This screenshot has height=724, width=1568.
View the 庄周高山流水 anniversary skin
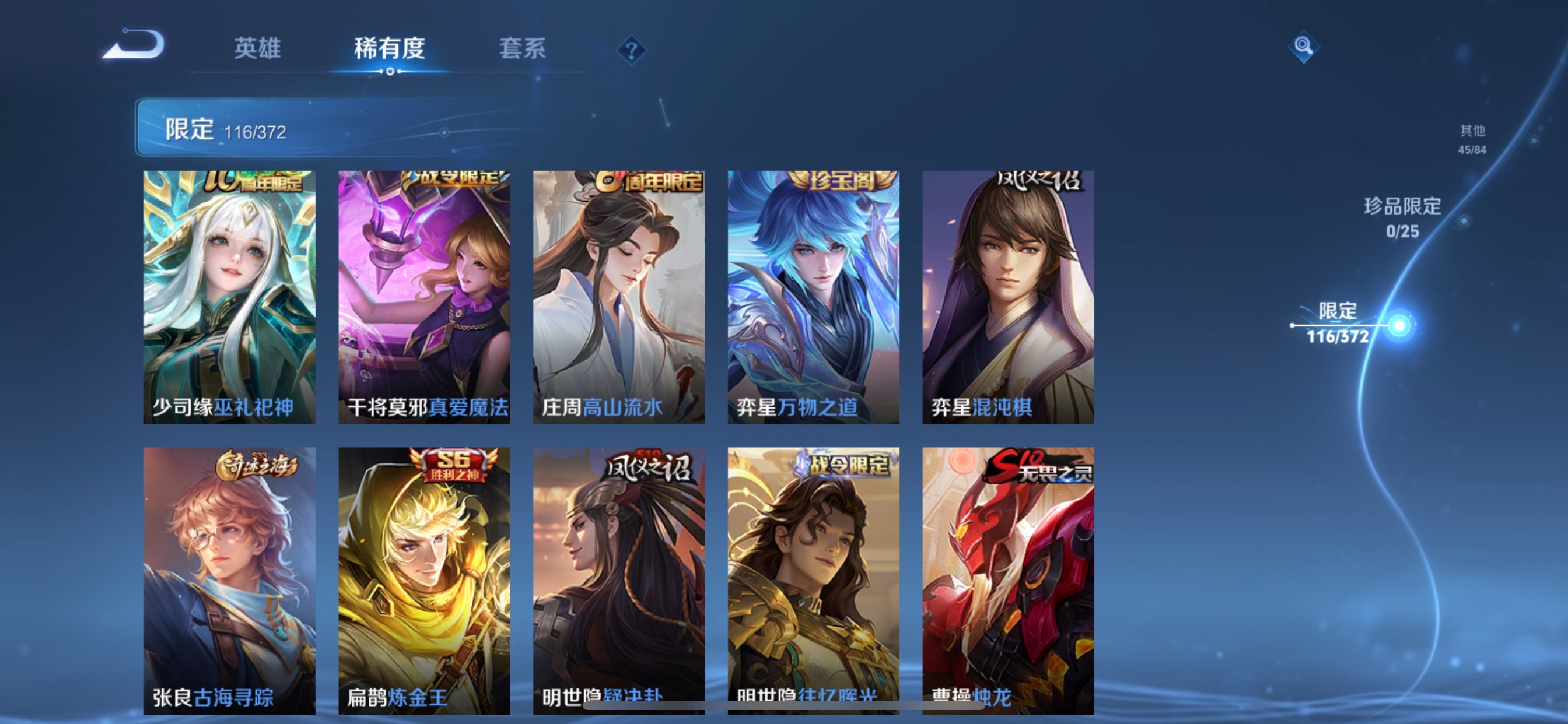pyautogui.click(x=618, y=298)
